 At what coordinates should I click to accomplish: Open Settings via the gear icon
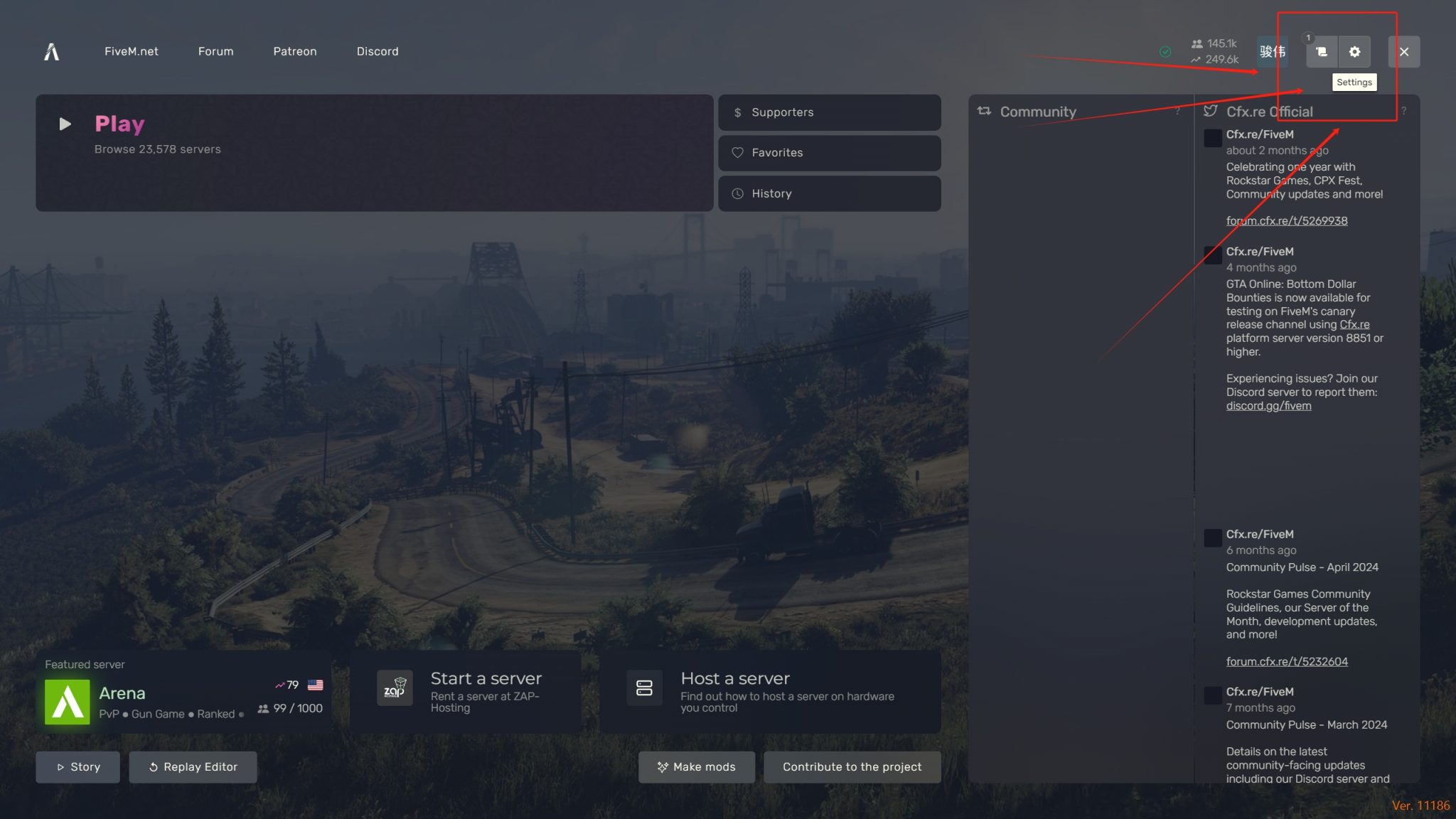pos(1354,51)
